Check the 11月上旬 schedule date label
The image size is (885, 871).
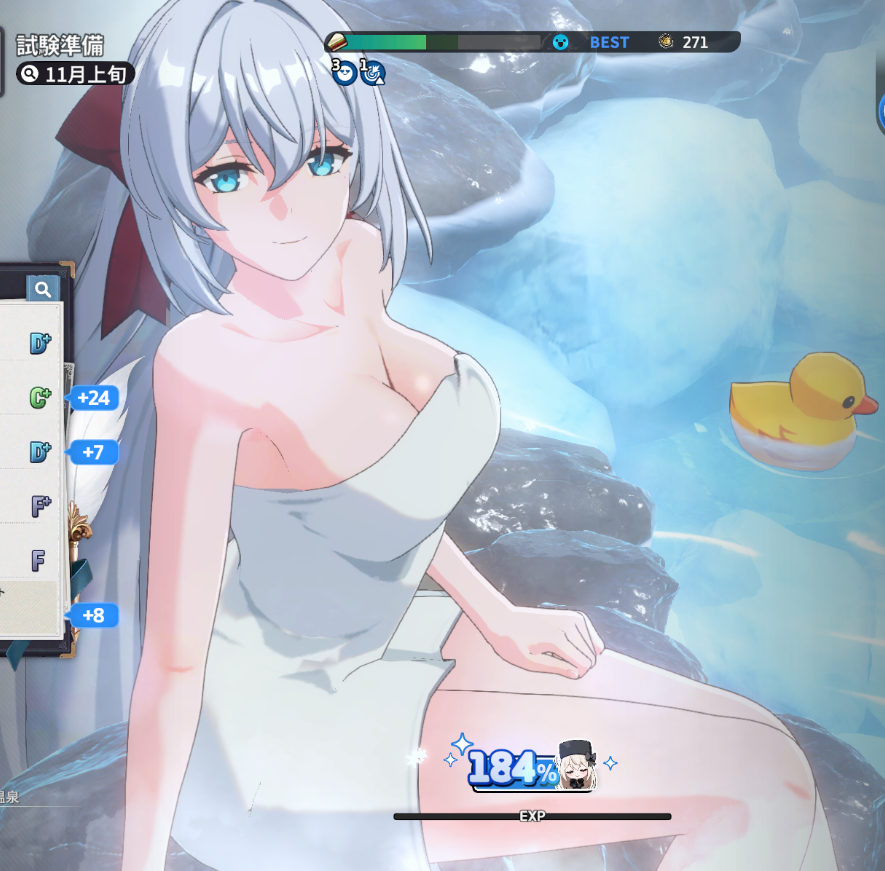pyautogui.click(x=75, y=74)
